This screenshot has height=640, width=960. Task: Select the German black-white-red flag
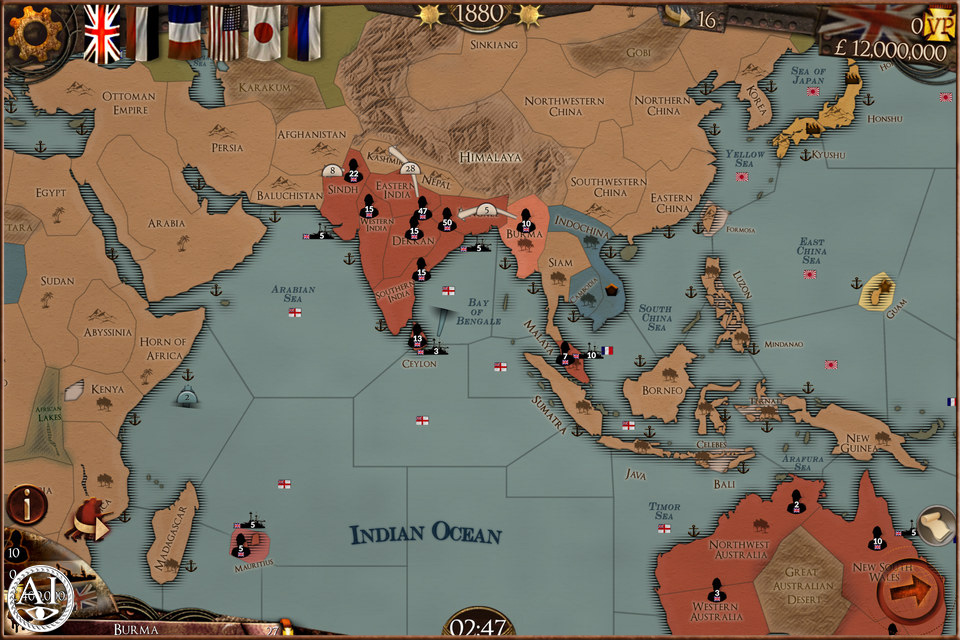click(x=143, y=32)
